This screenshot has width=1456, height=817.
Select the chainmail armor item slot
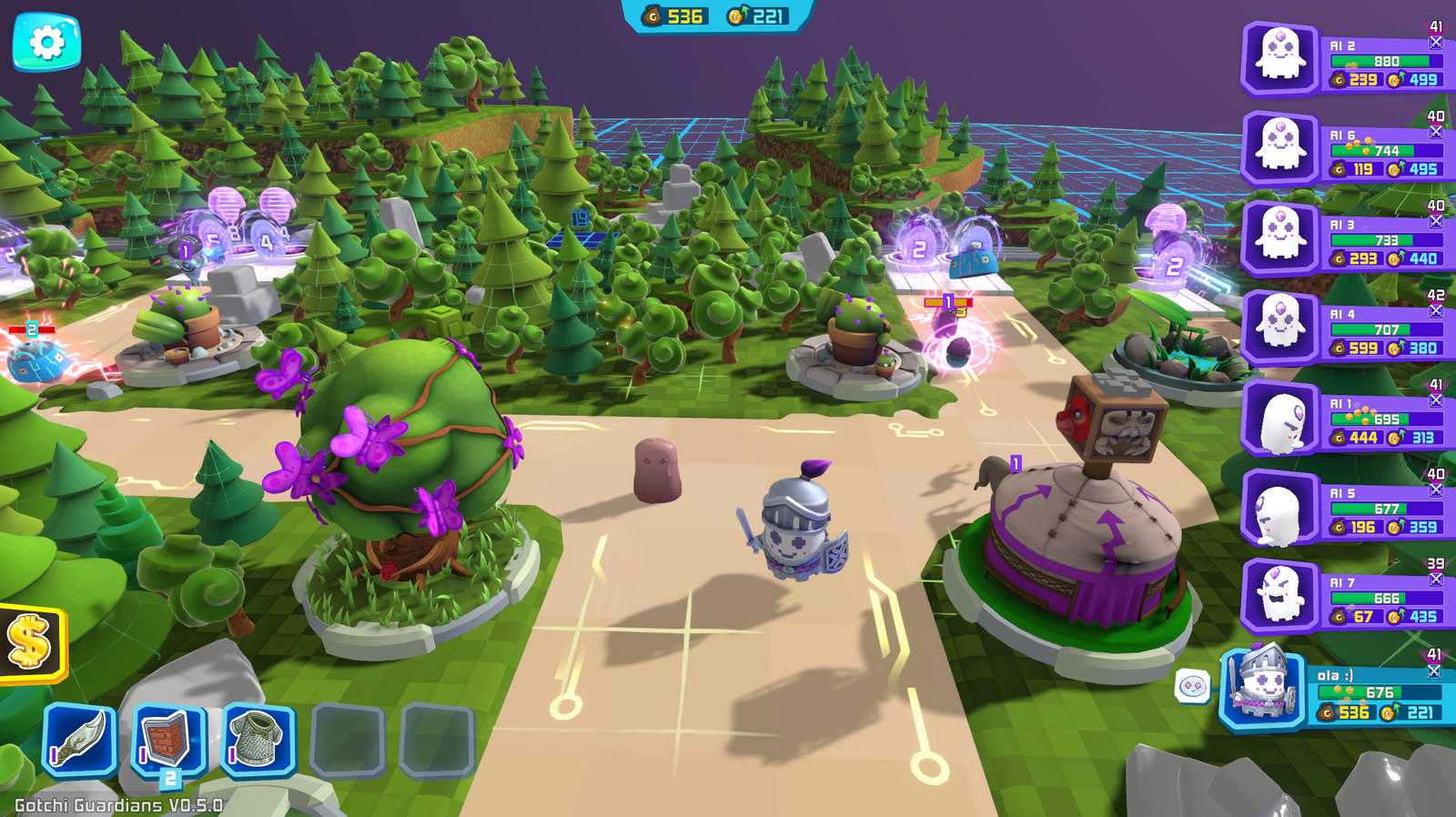click(258, 741)
